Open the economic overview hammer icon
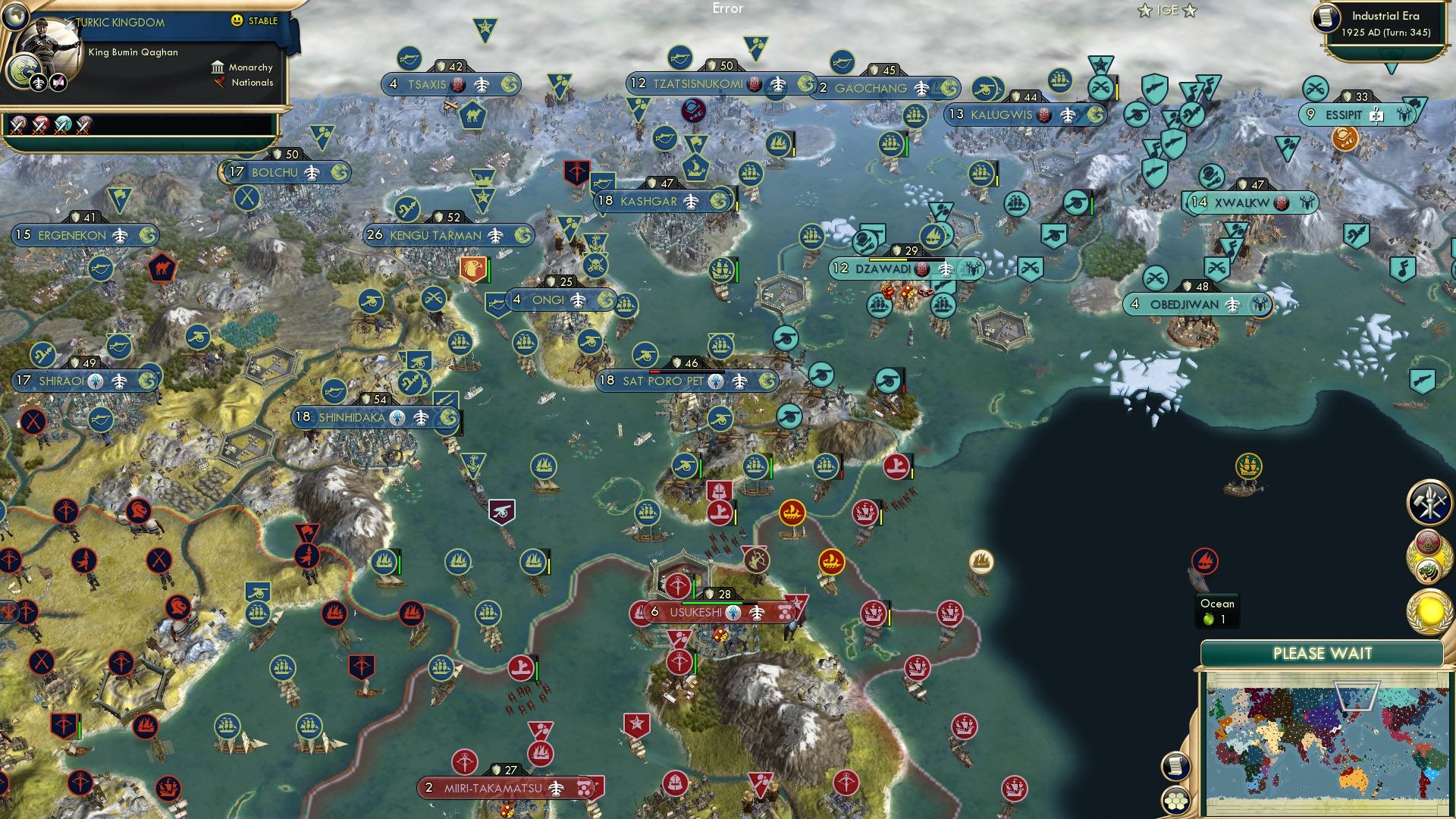Viewport: 1456px width, 819px height. coord(1429,500)
